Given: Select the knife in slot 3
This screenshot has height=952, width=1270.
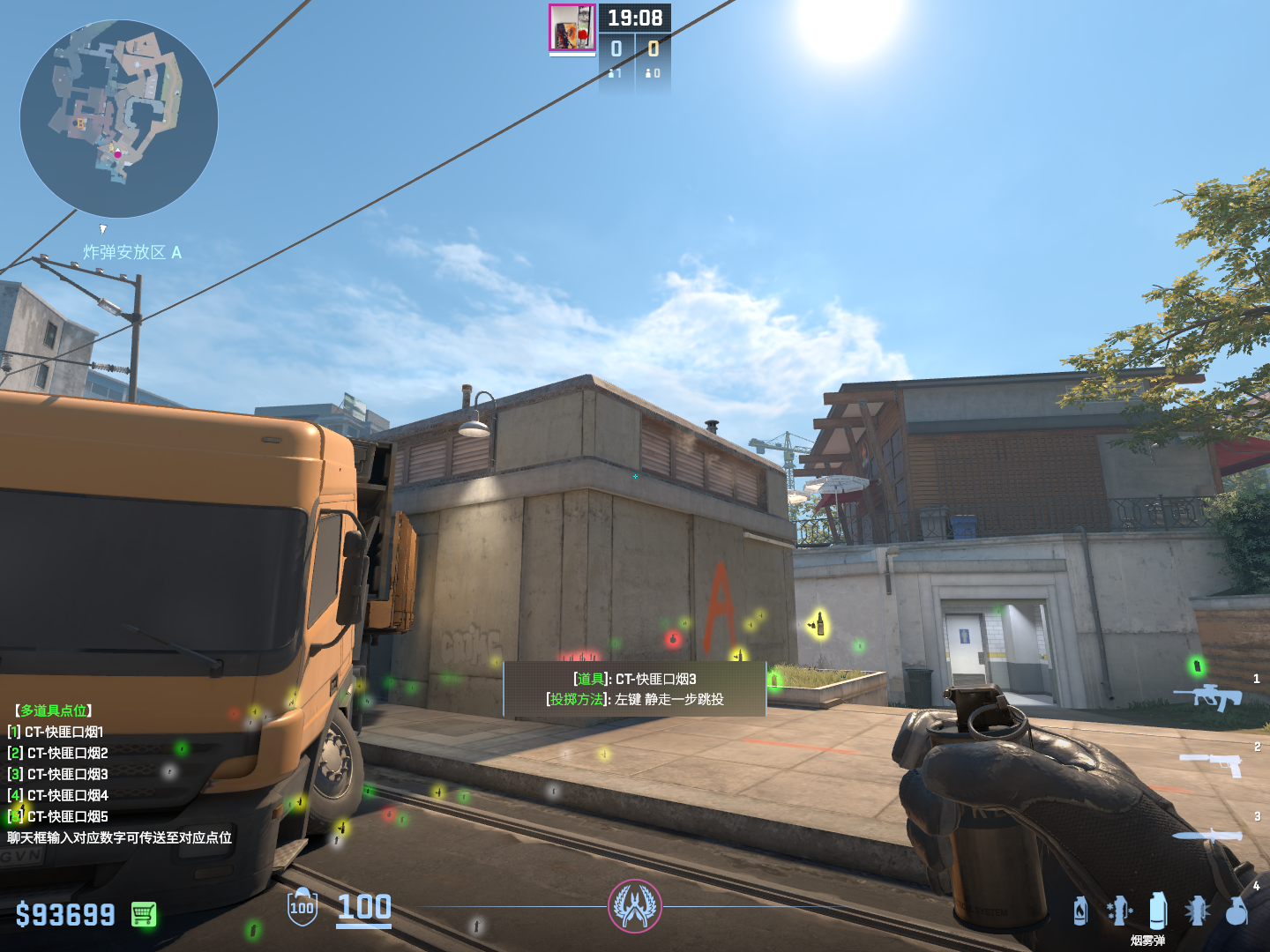Looking at the screenshot, I should click(1206, 836).
